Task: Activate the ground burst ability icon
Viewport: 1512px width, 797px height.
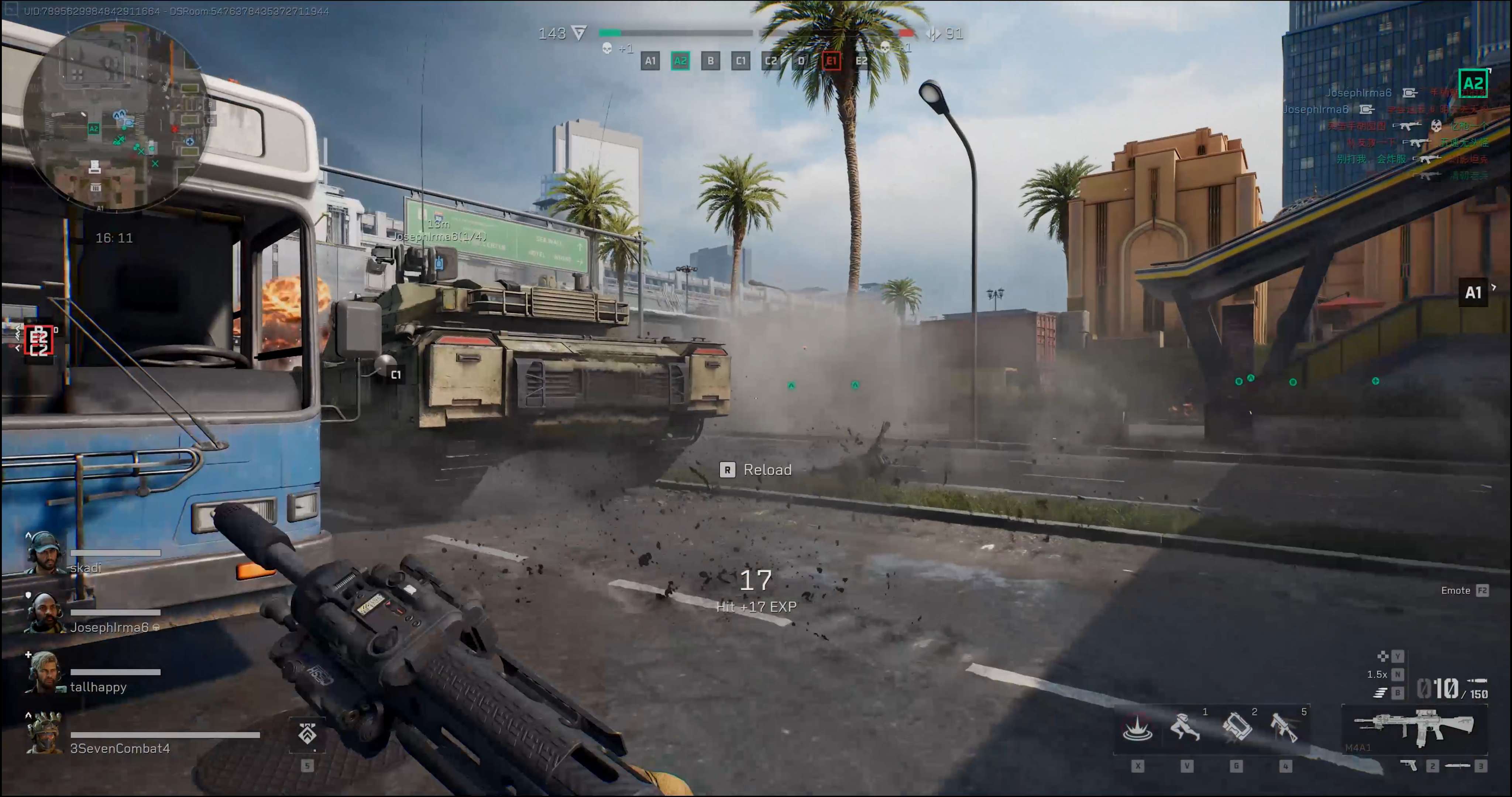Action: pos(1137,728)
